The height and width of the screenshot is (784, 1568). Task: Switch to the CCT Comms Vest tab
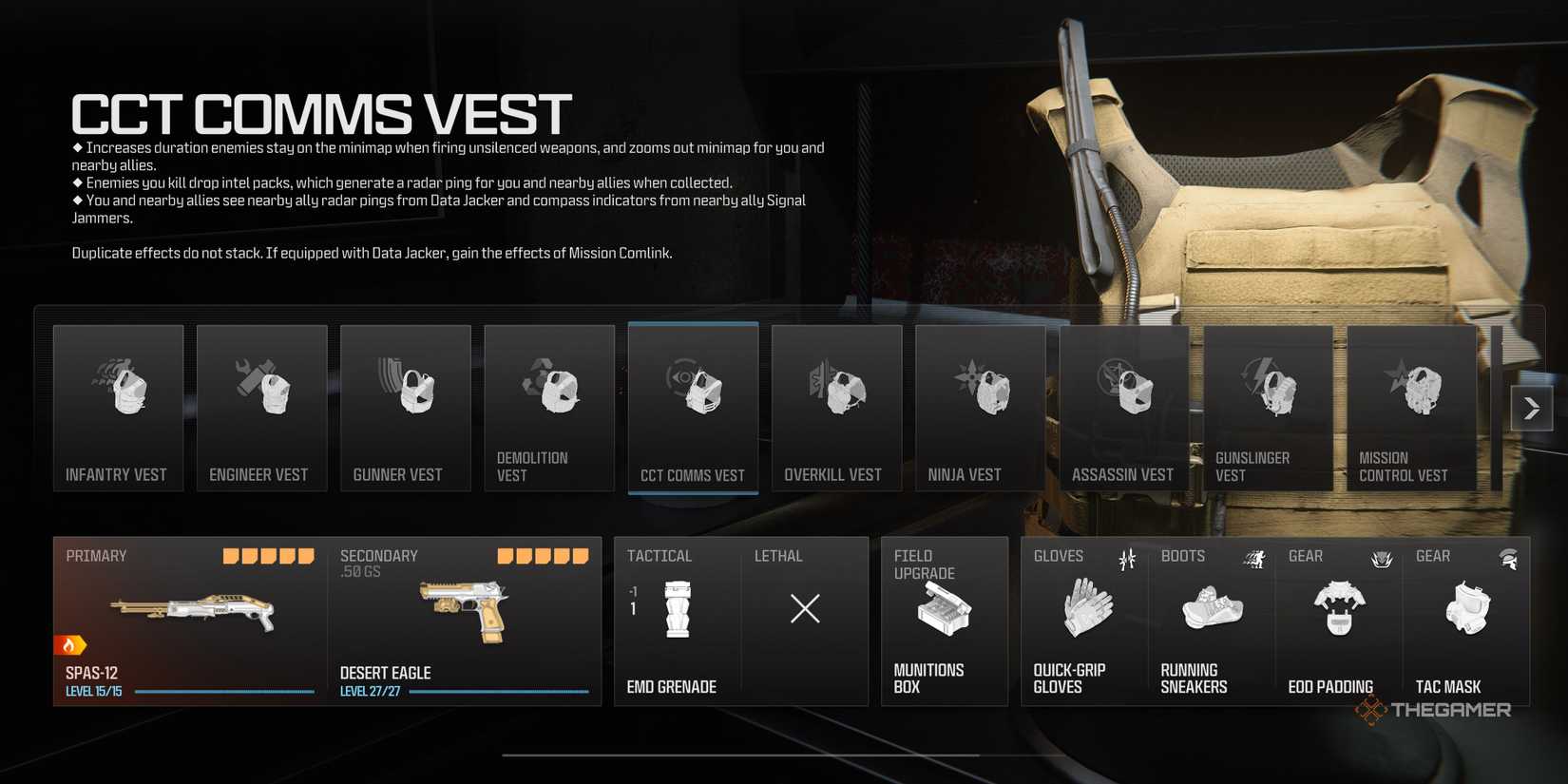coord(693,399)
